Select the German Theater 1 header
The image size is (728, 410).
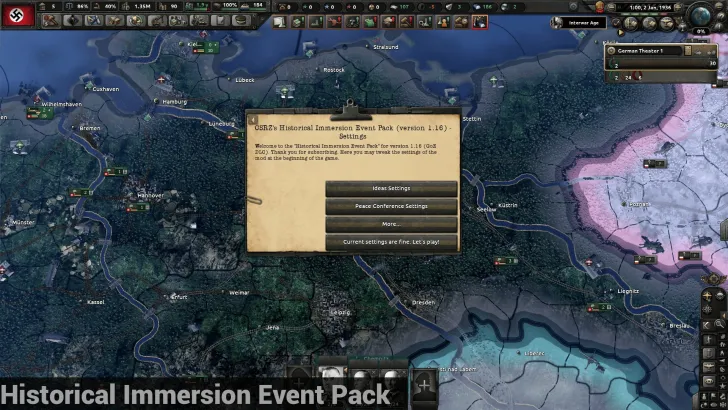tap(658, 50)
